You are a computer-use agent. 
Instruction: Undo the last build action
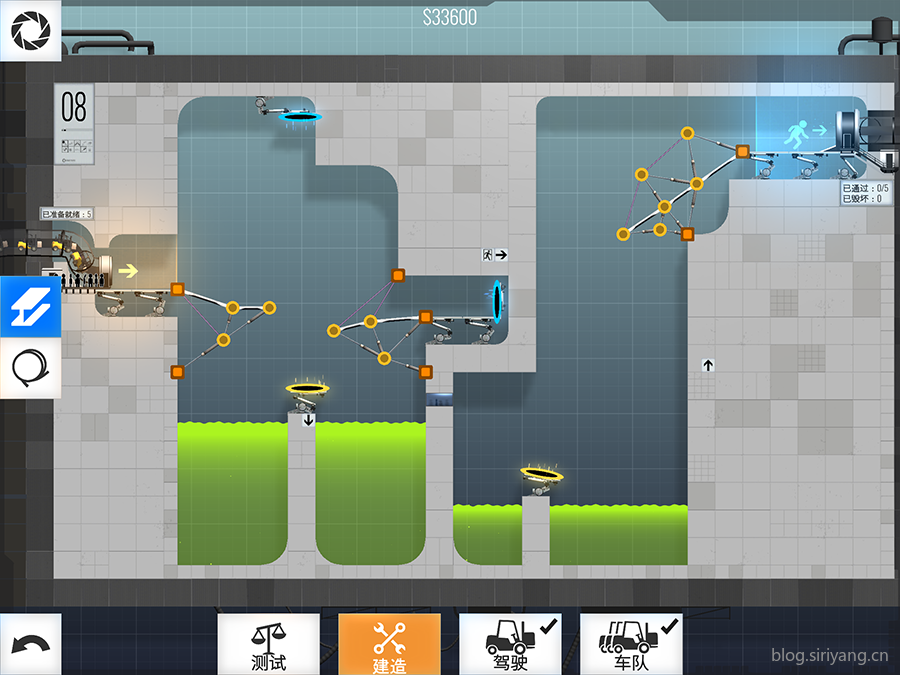click(x=30, y=644)
